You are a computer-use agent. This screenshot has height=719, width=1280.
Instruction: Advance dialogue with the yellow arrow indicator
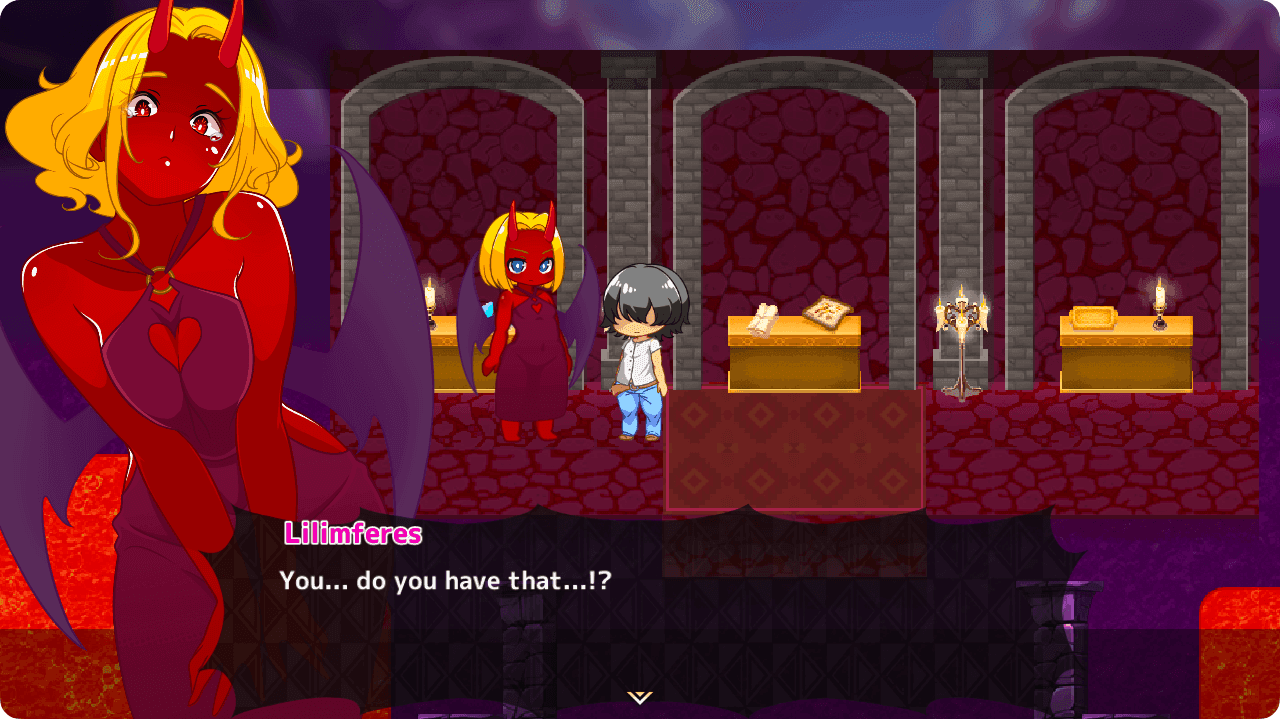pyautogui.click(x=639, y=697)
